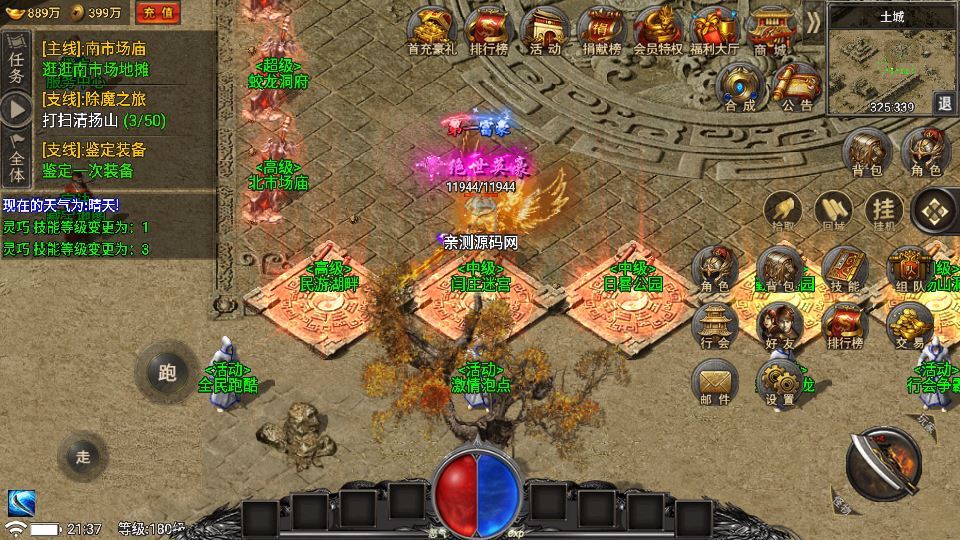
Task: Open 会员特权 member privileges
Action: point(657,29)
